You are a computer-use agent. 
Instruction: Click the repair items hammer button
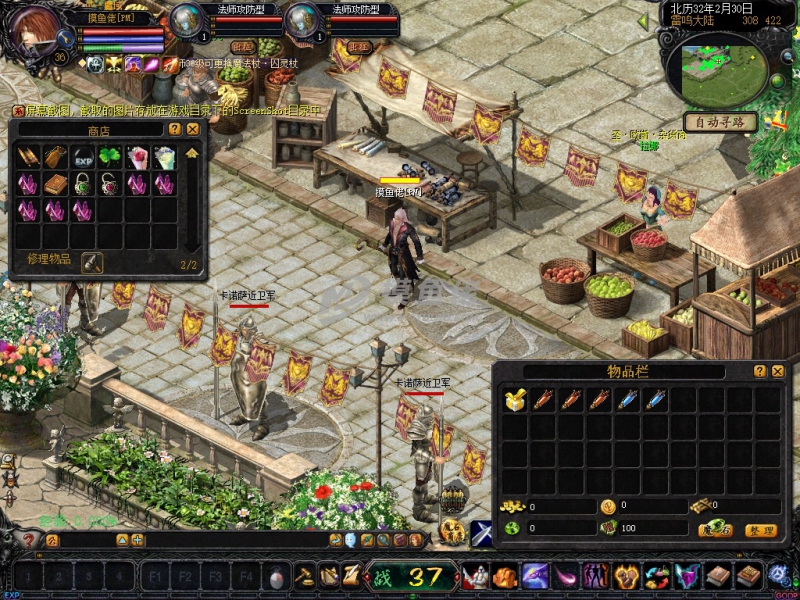click(92, 262)
